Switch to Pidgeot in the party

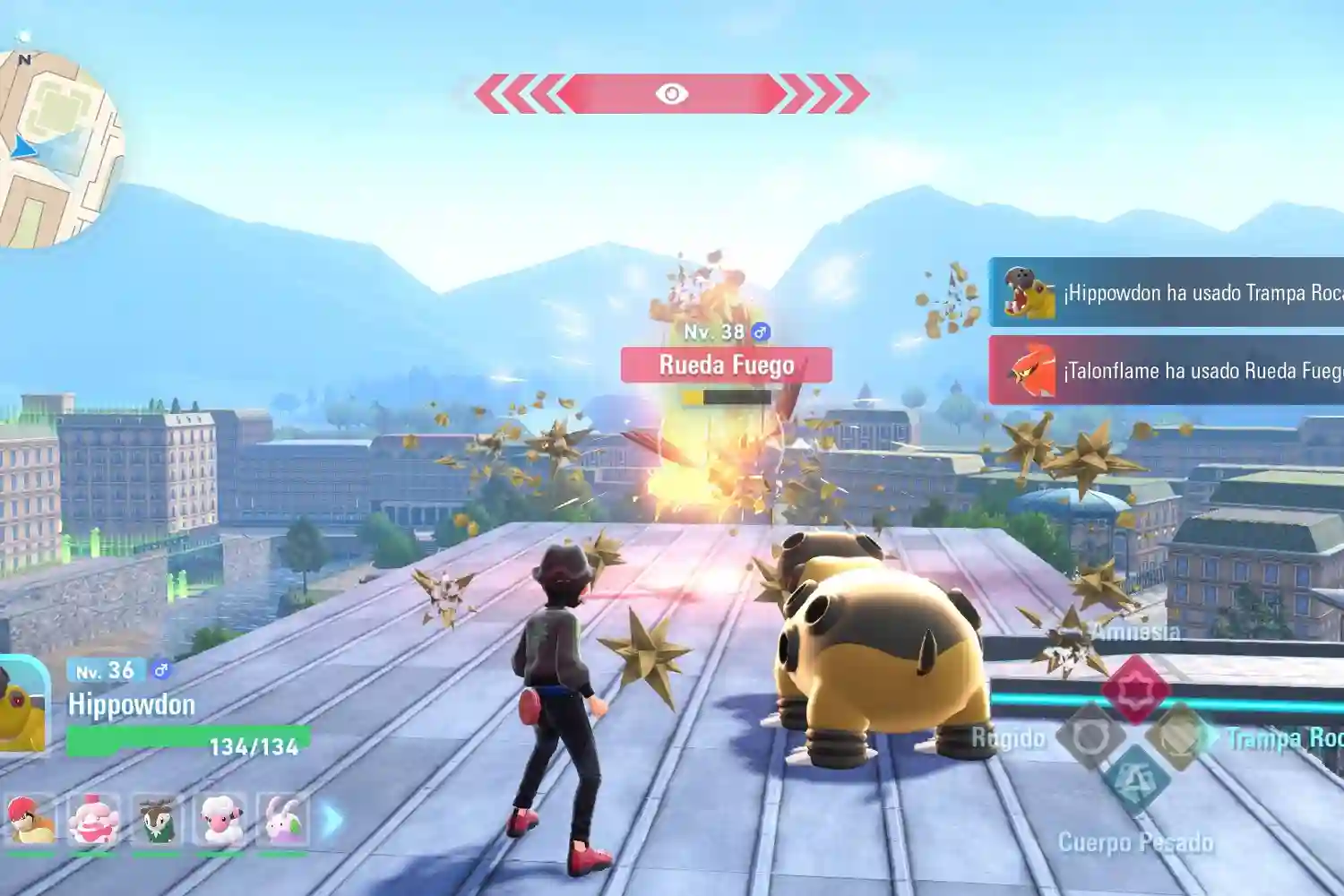pyautogui.click(x=30, y=820)
